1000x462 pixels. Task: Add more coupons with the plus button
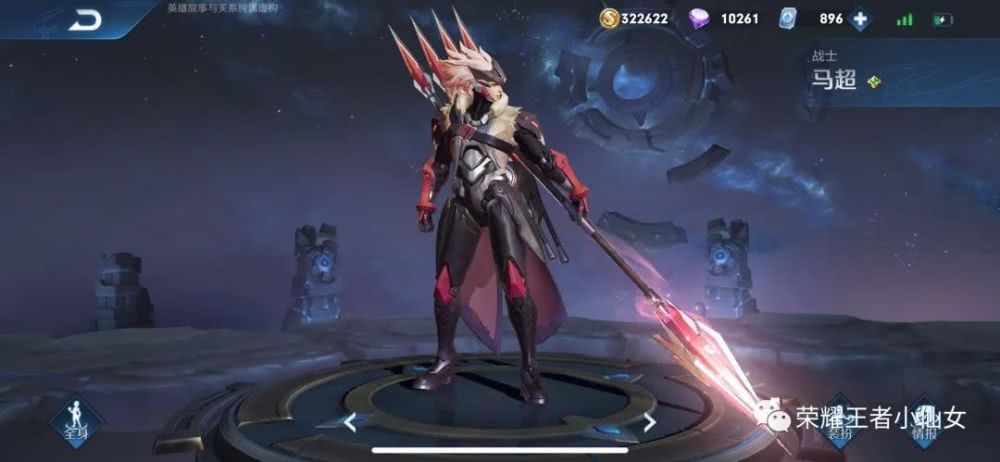tap(860, 19)
